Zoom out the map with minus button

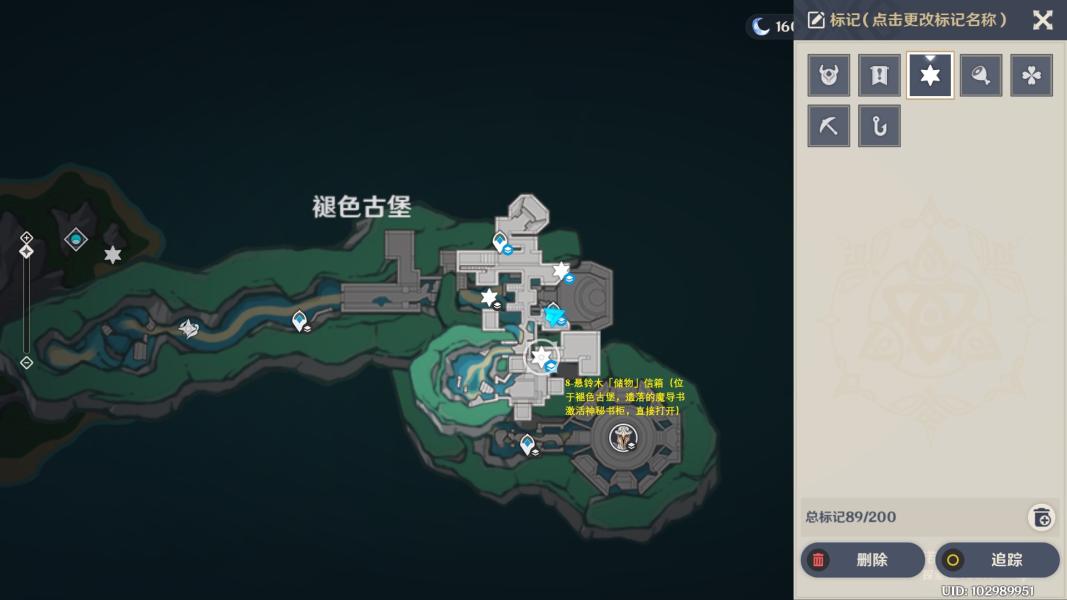tap(27, 362)
